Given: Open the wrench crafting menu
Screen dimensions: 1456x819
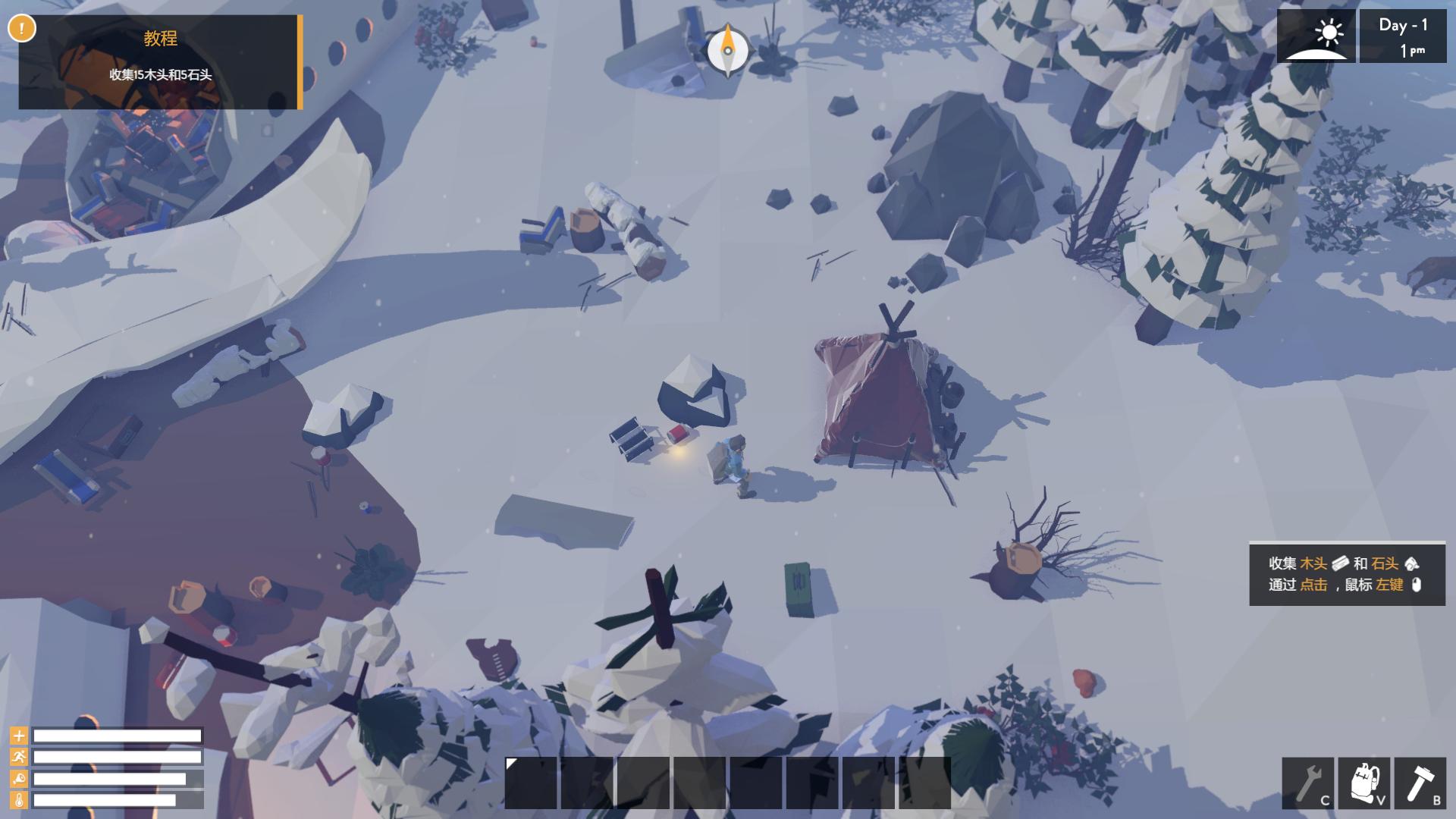Looking at the screenshot, I should (1307, 783).
